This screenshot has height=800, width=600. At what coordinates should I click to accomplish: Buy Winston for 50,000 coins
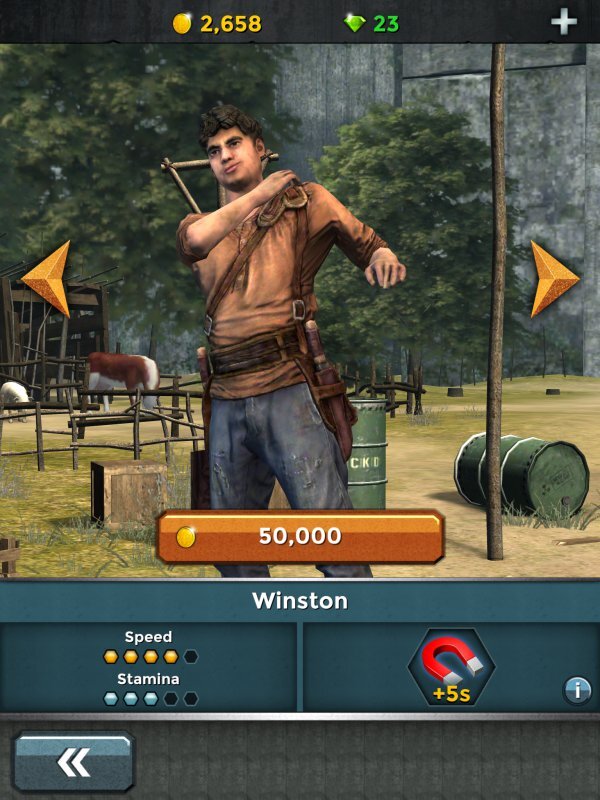click(x=300, y=537)
